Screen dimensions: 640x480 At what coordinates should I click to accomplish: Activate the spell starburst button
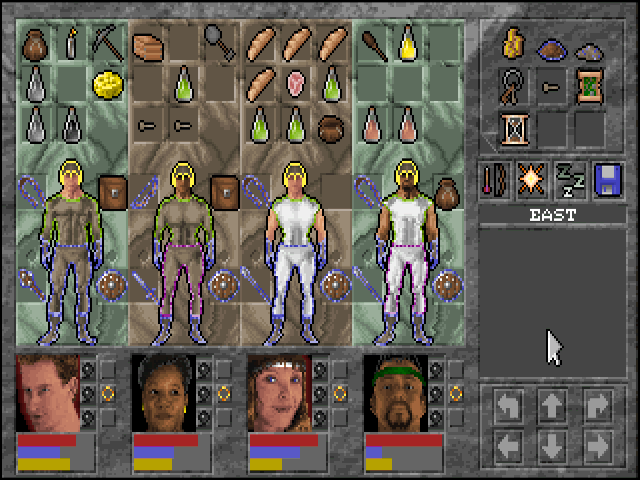pos(532,179)
